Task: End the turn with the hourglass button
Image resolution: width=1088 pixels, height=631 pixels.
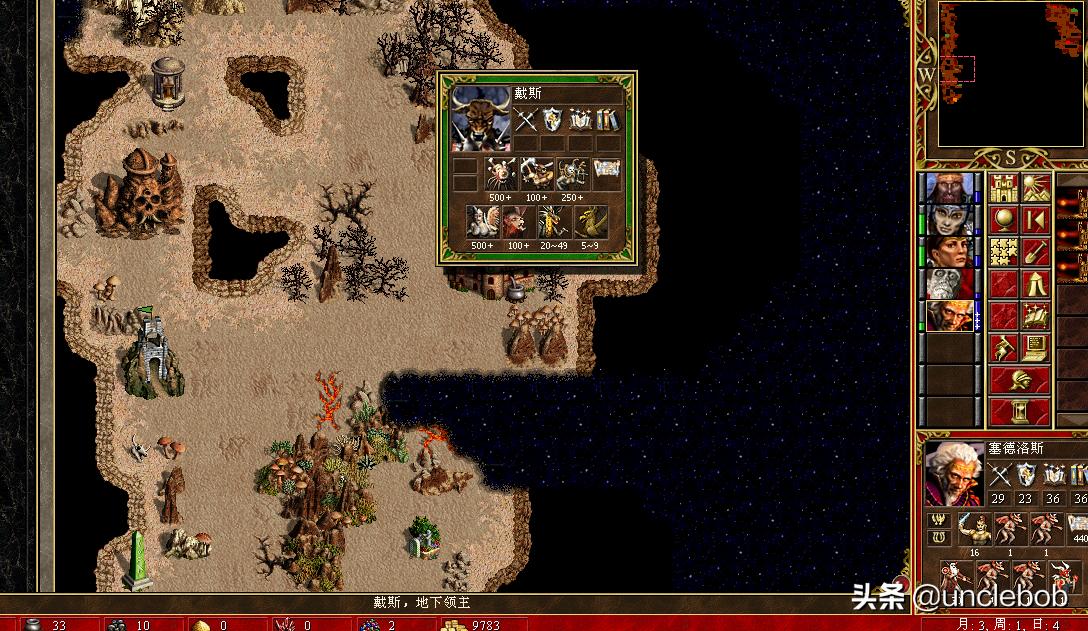Action: point(1020,411)
